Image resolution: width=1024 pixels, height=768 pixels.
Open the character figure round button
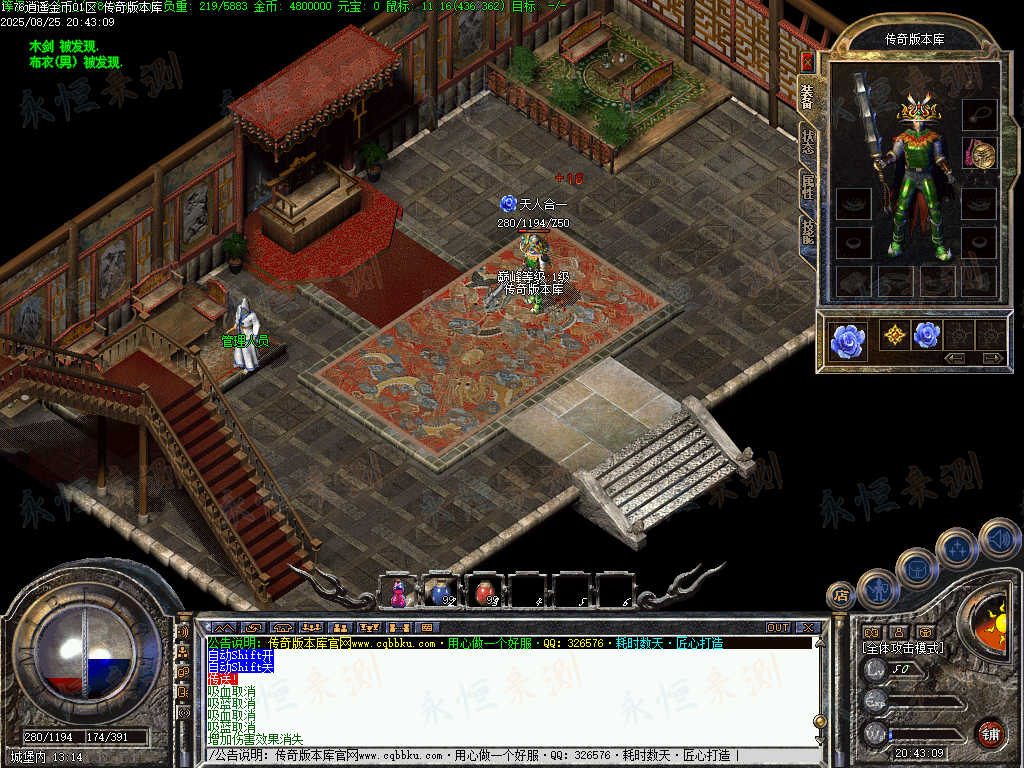tap(877, 589)
